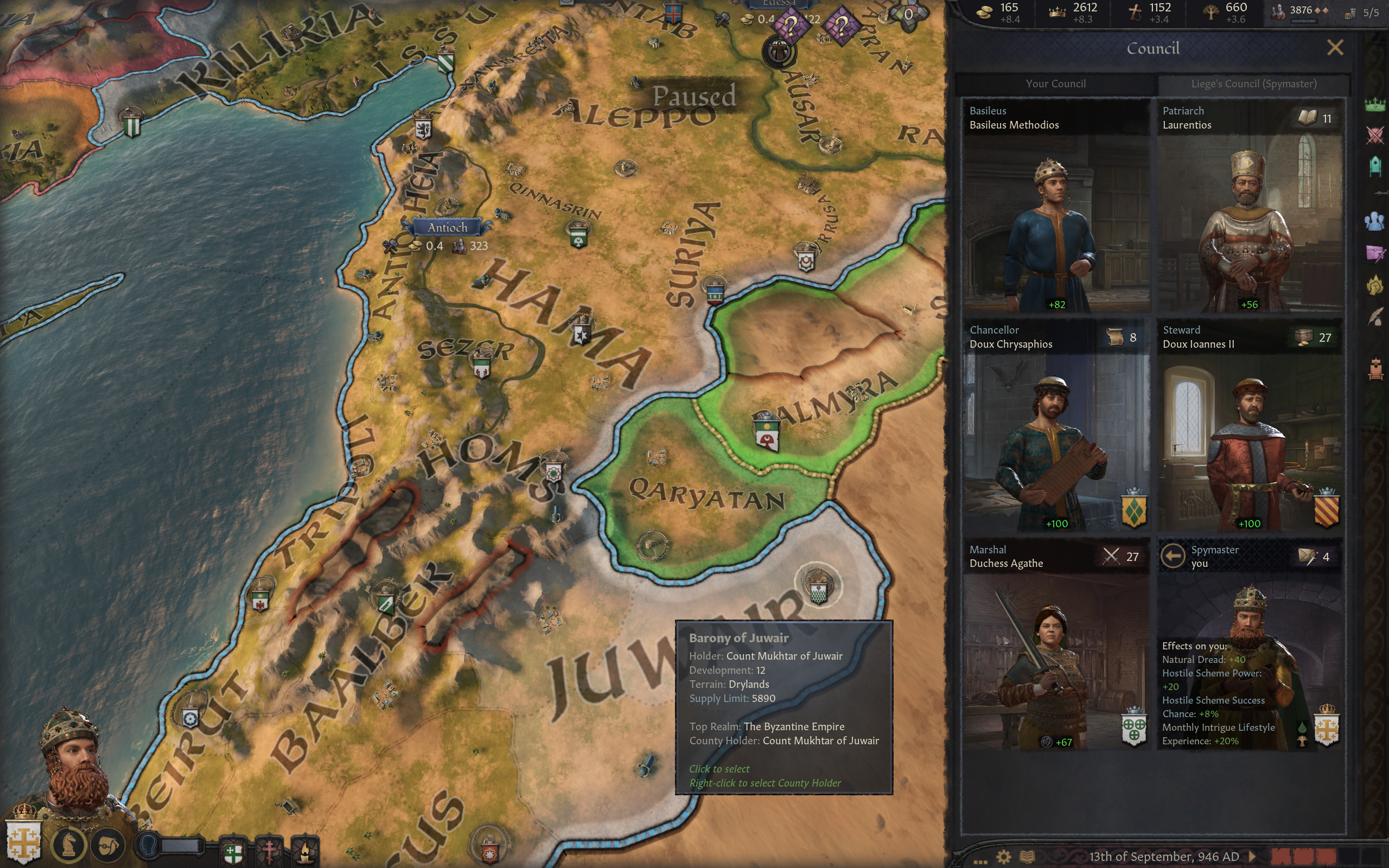Open the encyclopedia book icon

pos(1027,857)
